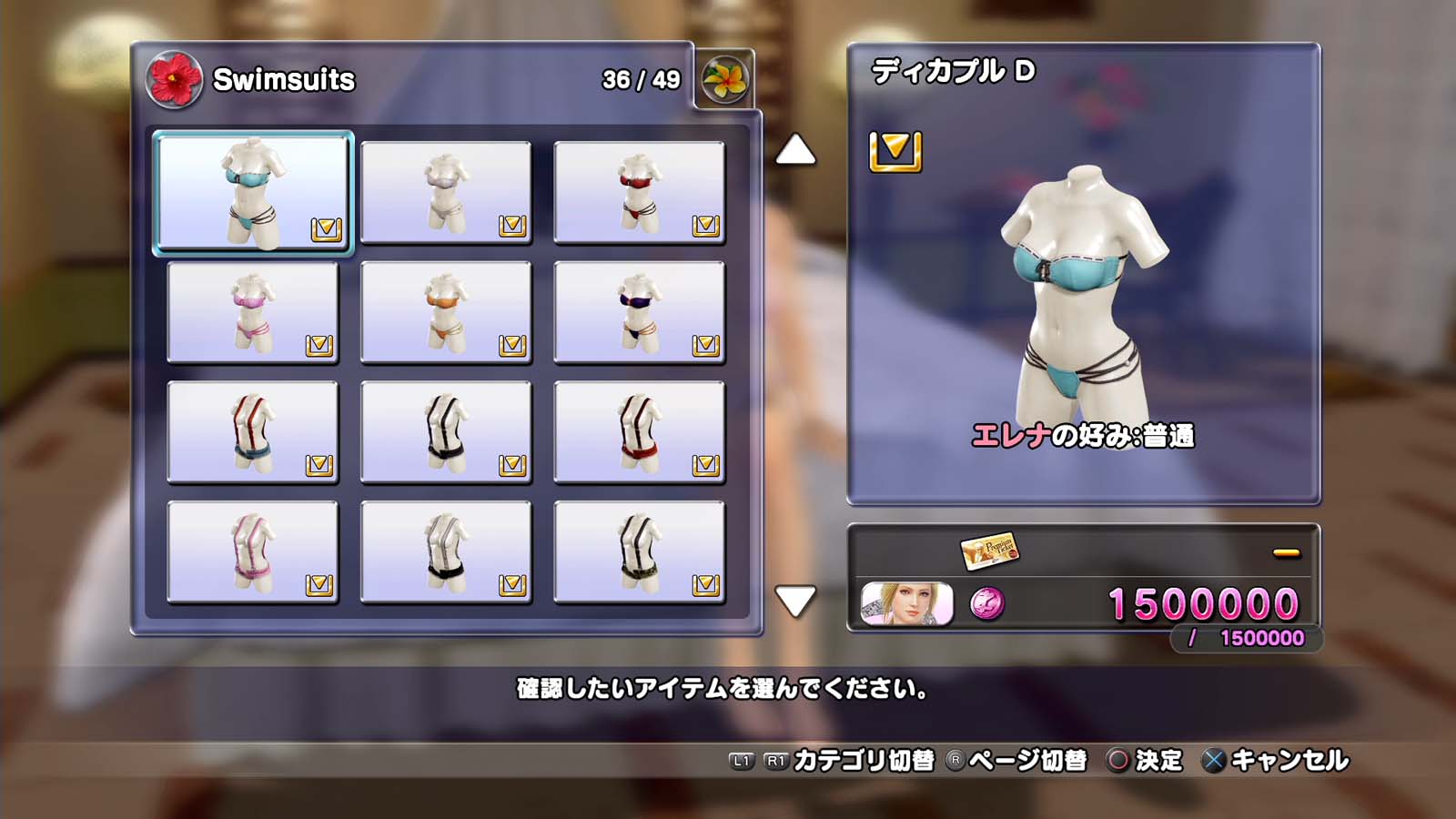The image size is (1456, 819).
Task: Choose the pale lavender bikini swimsuit
Action: (446, 192)
